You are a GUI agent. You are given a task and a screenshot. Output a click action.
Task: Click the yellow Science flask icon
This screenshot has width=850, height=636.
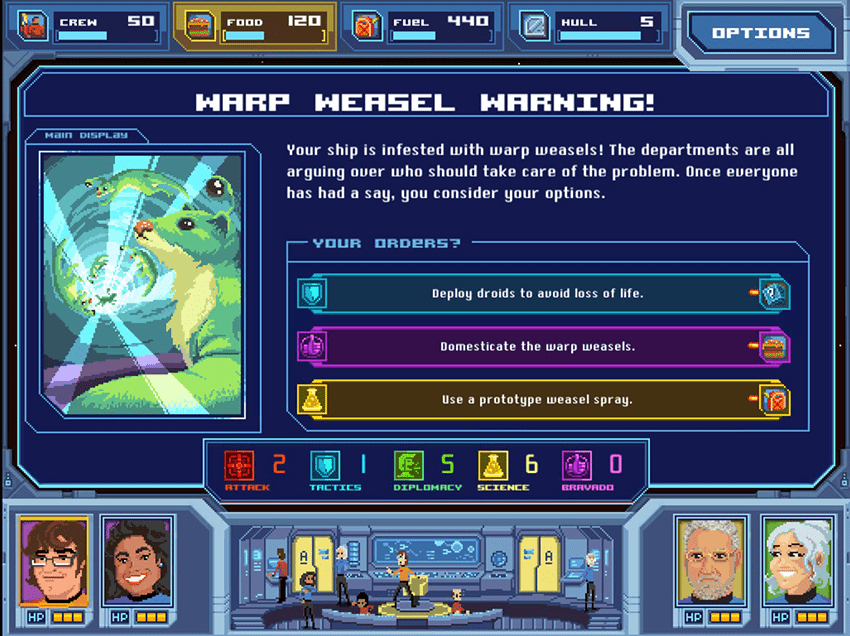point(494,465)
